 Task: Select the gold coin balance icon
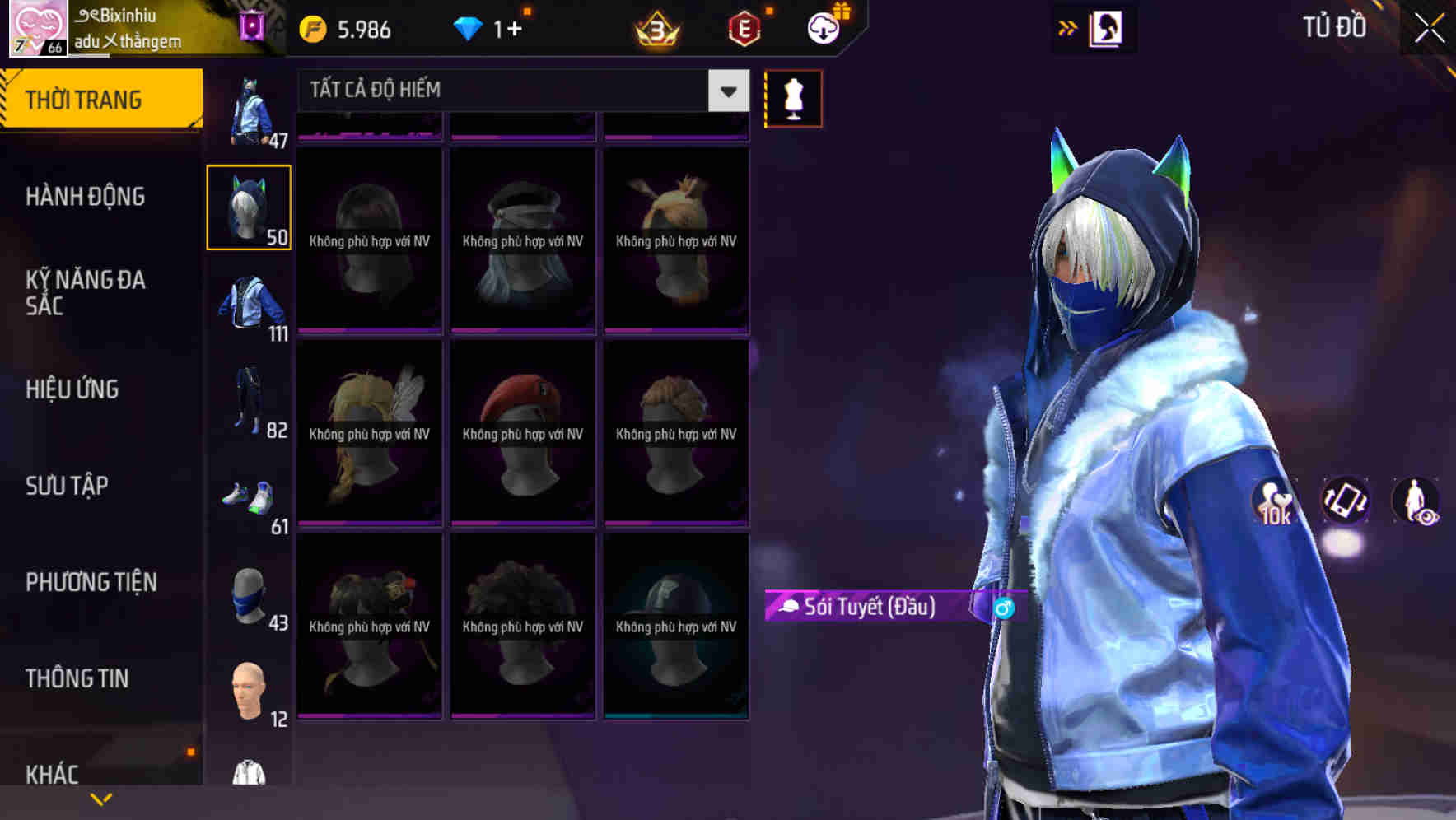click(x=311, y=27)
